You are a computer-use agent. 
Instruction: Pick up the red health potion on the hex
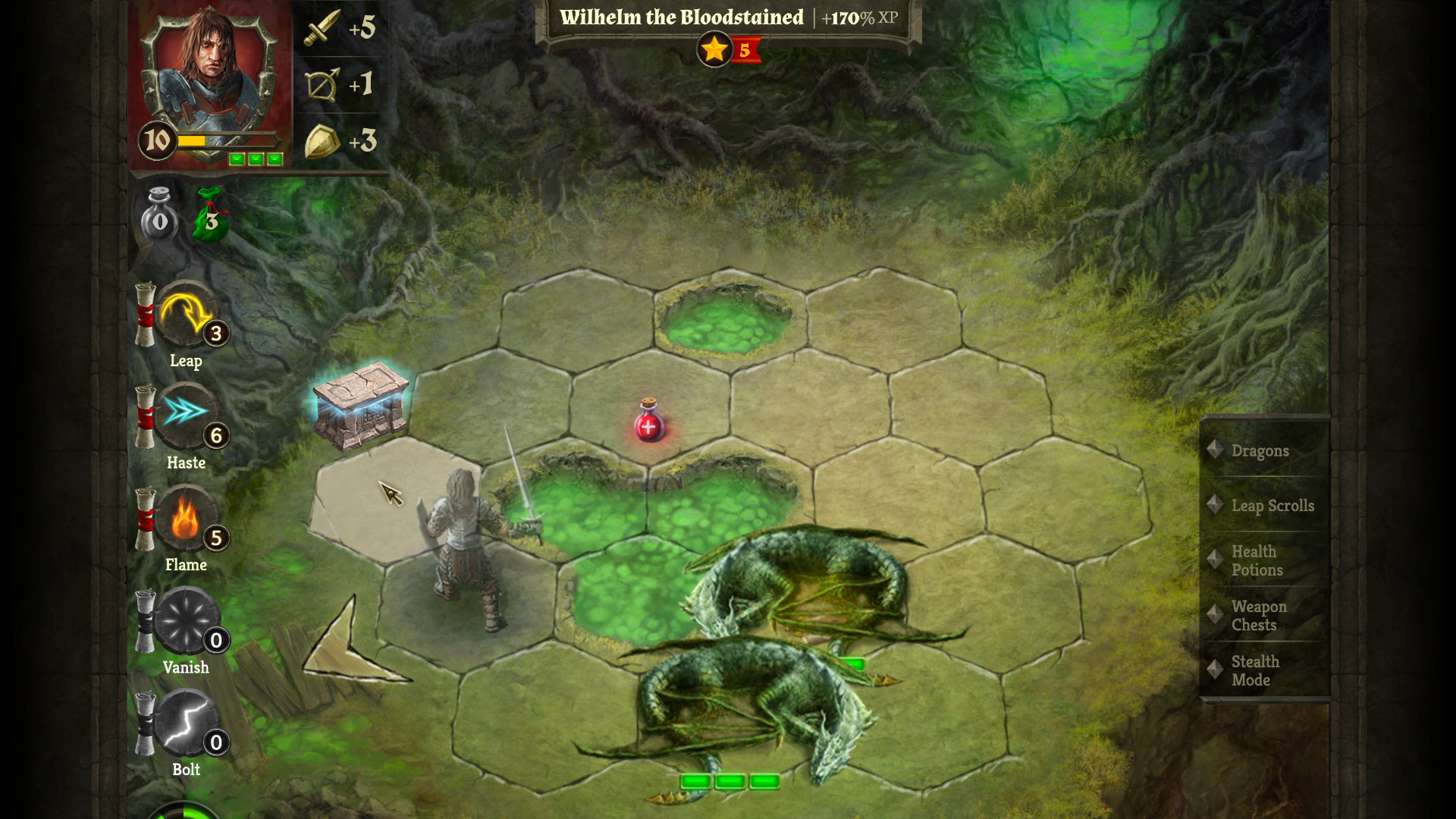(648, 426)
